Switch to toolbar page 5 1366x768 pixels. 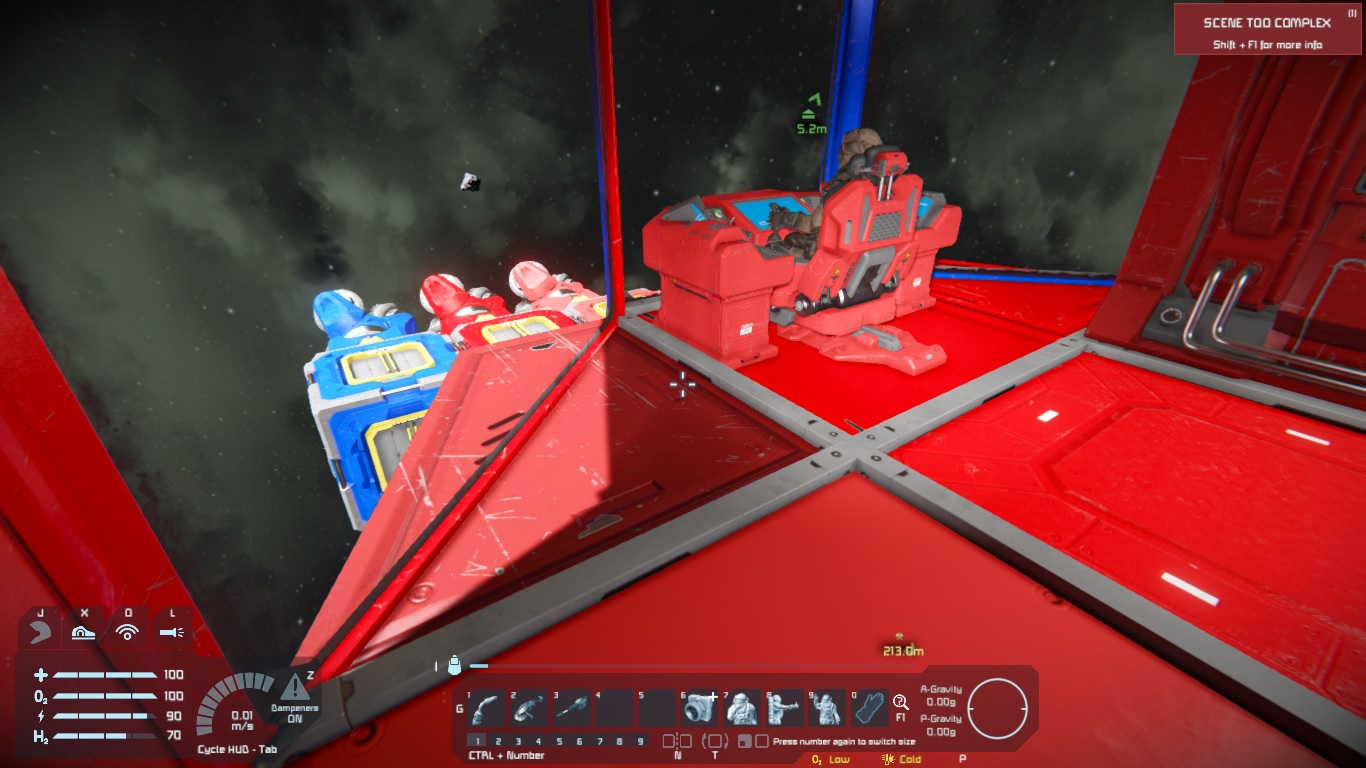pos(559,741)
